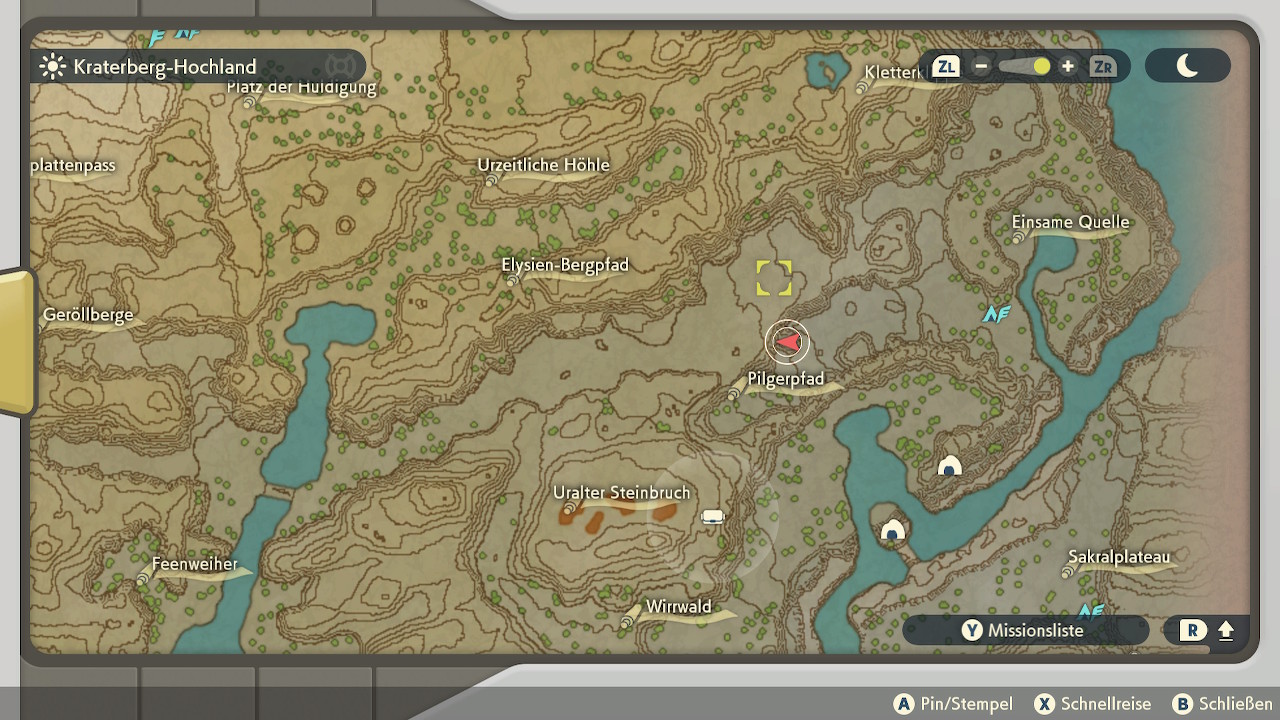
Task: Click the Urzeitliche Höhle location label
Action: pyautogui.click(x=543, y=166)
